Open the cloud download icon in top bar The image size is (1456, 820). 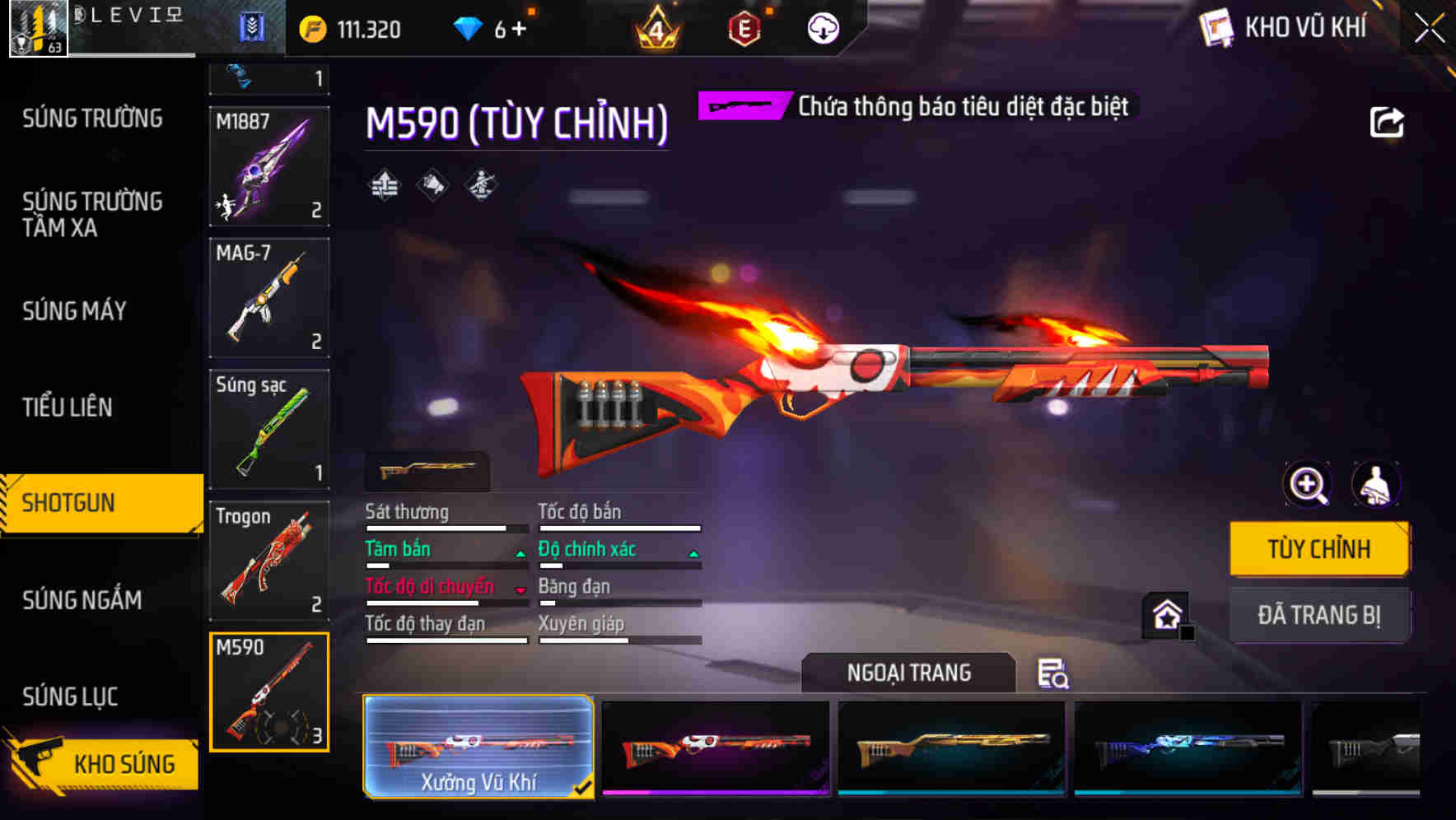click(x=823, y=27)
